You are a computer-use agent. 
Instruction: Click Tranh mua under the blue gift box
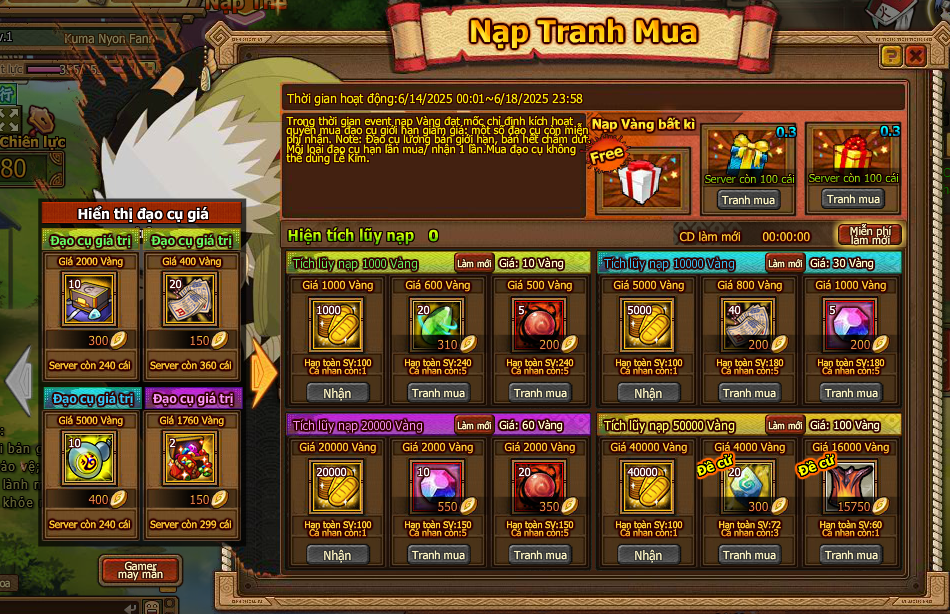point(749,200)
